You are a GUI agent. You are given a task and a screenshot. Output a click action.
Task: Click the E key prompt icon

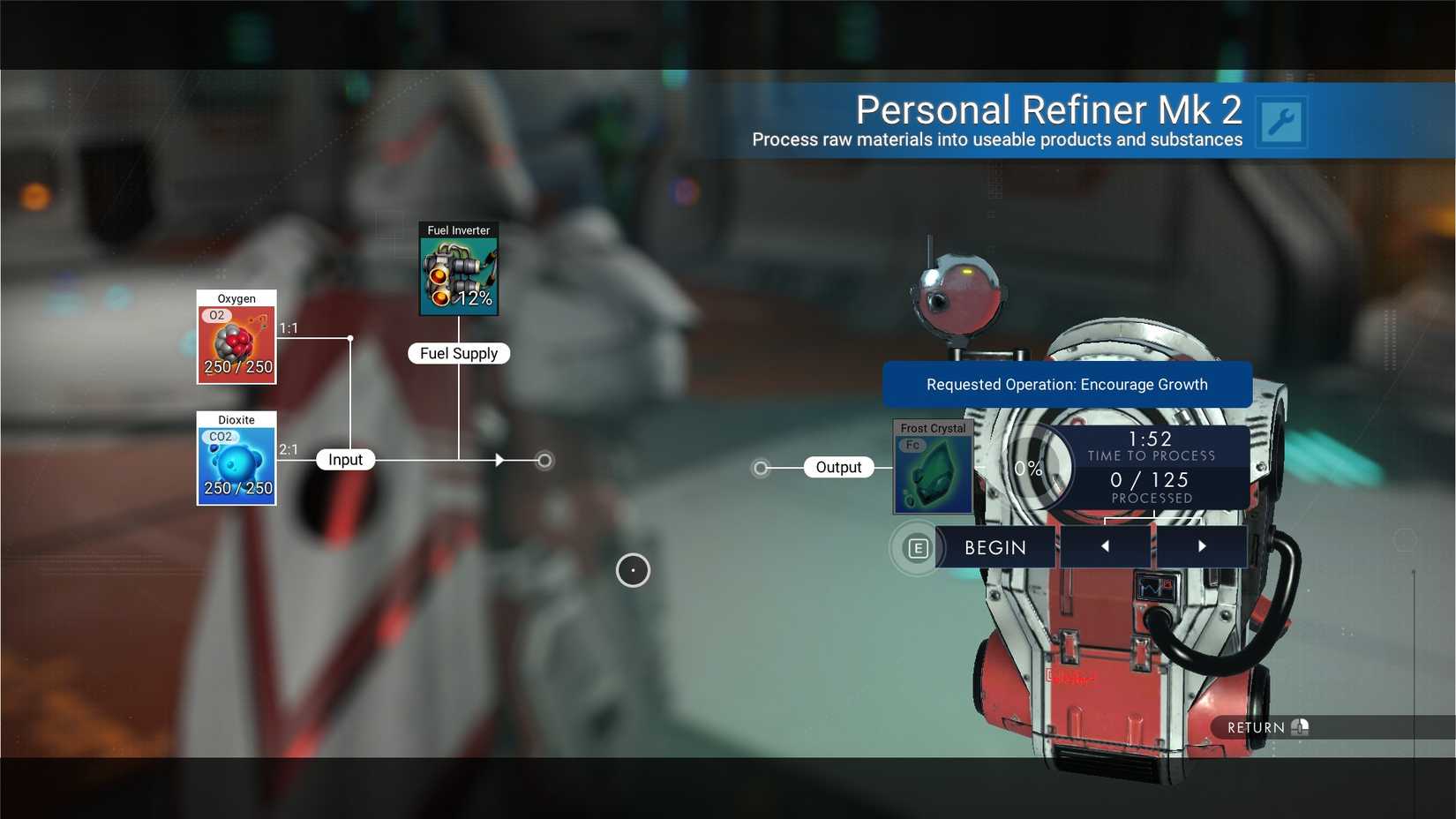point(918,547)
